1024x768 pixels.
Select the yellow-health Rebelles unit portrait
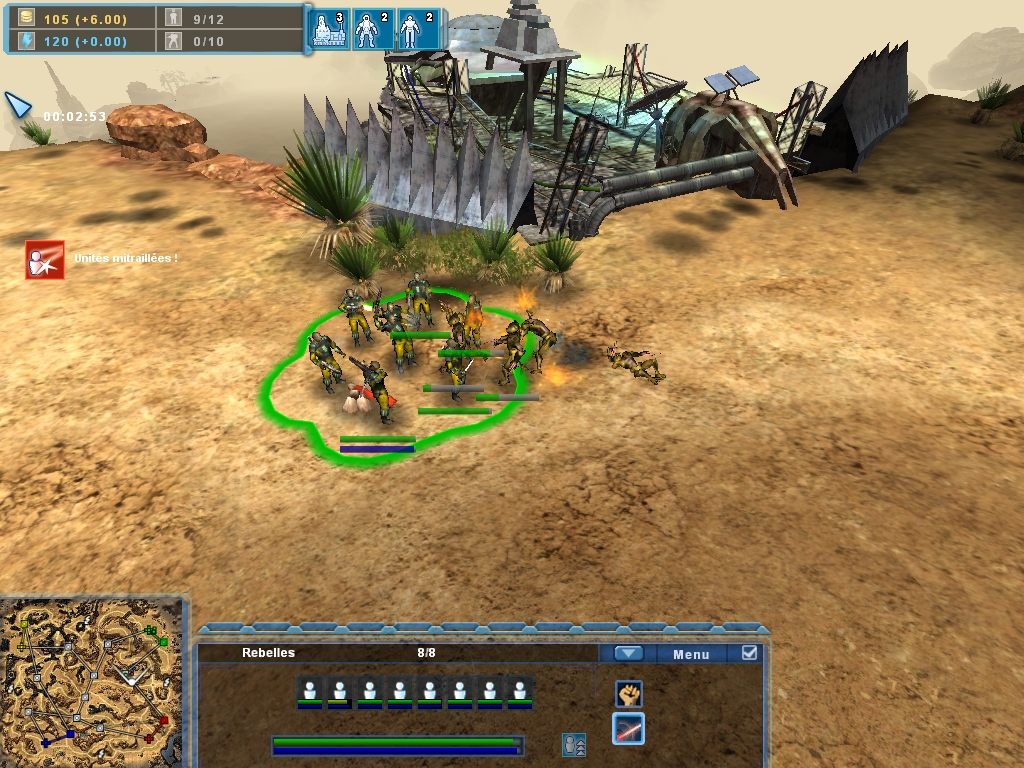click(339, 691)
